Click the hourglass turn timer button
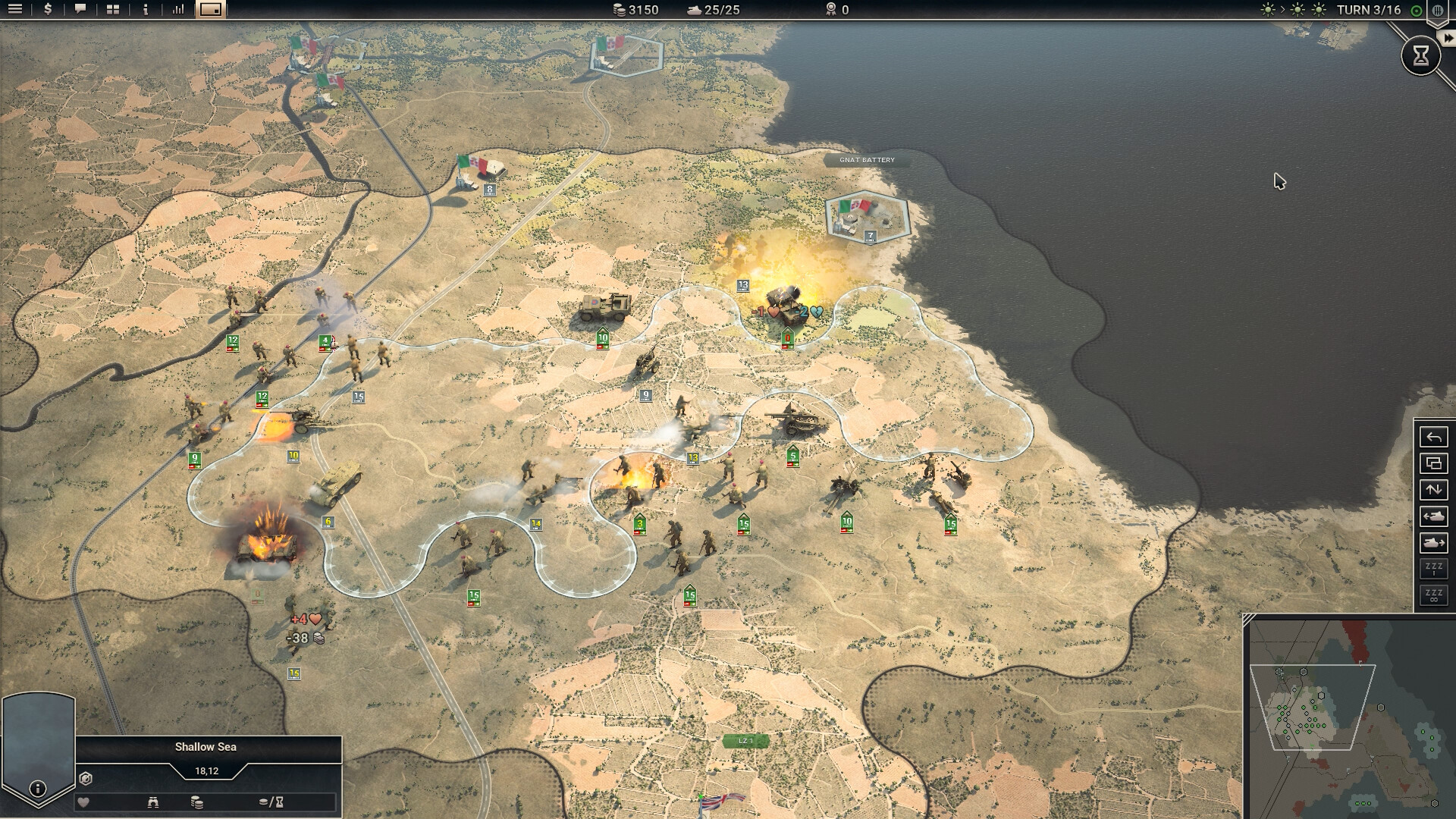 (1420, 55)
